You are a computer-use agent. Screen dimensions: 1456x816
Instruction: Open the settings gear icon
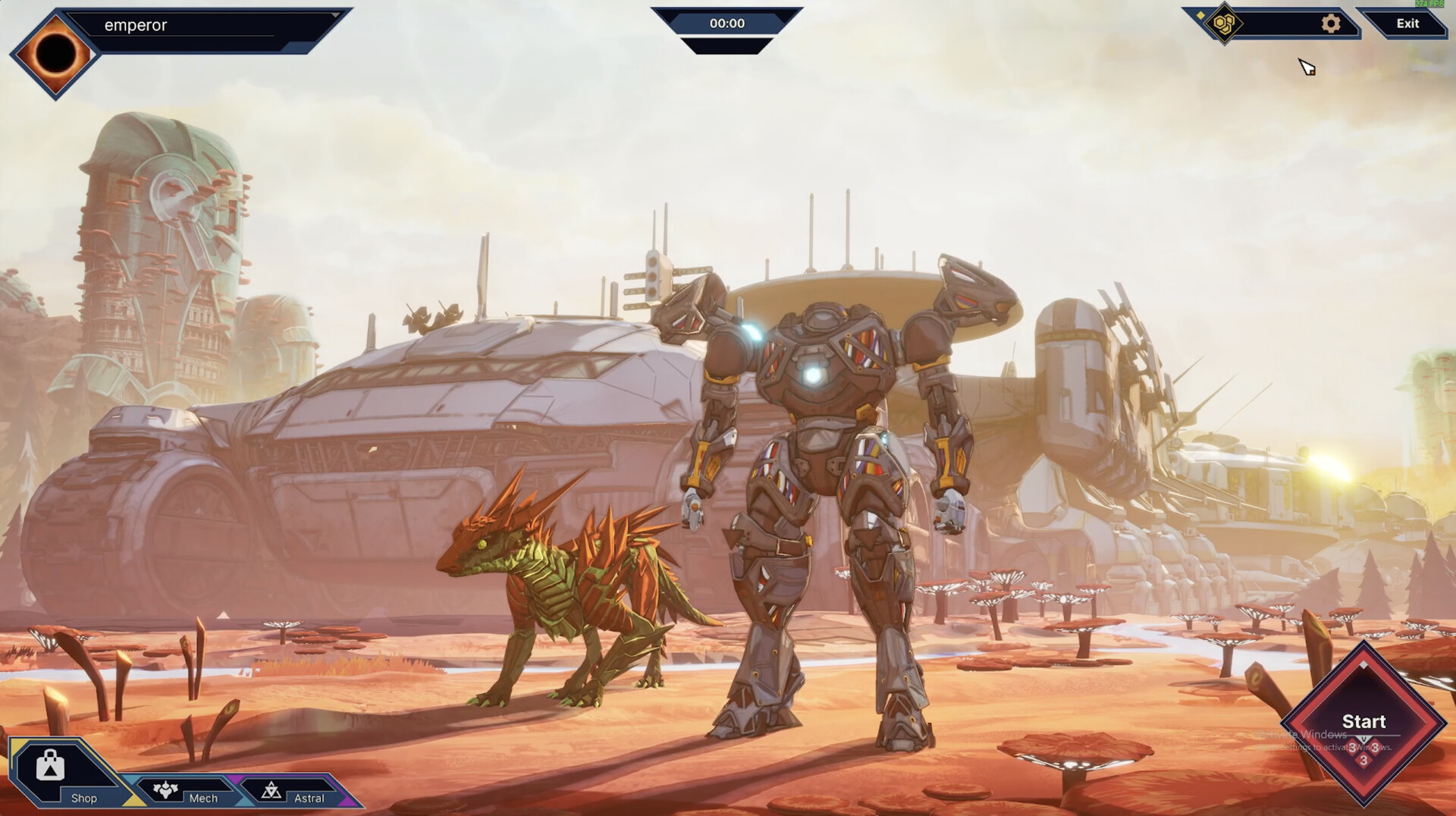click(x=1330, y=24)
